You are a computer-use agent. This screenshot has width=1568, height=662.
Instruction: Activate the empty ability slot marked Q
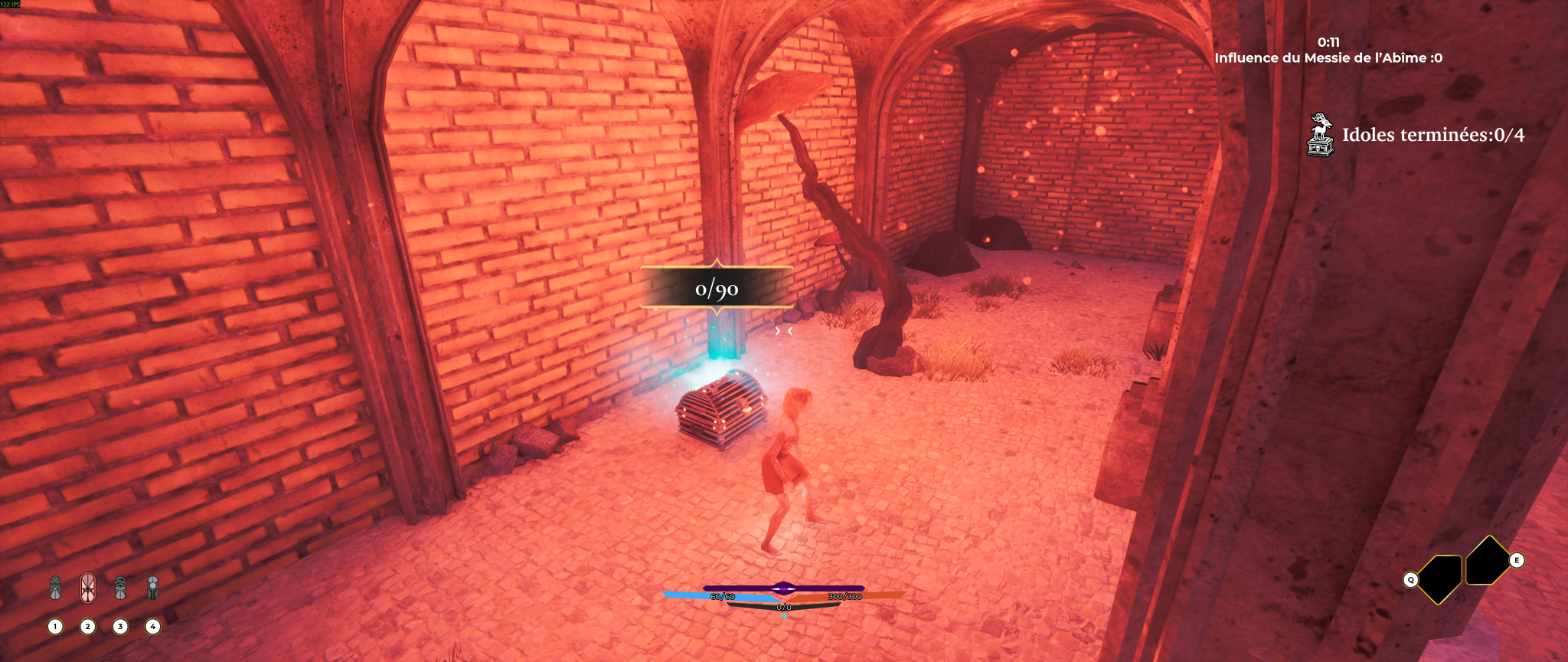[1439, 578]
